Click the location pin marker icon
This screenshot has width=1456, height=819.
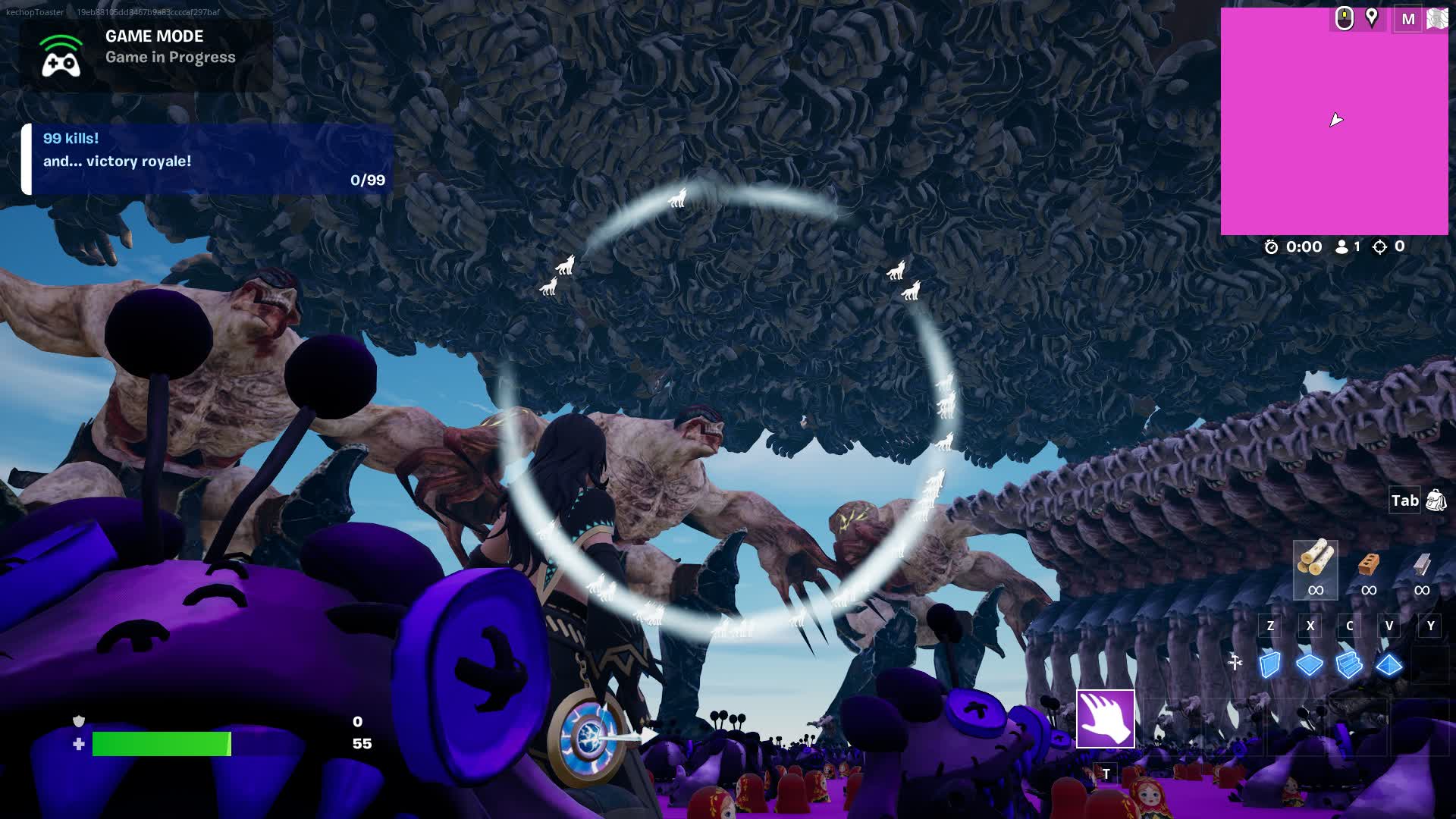(1372, 18)
